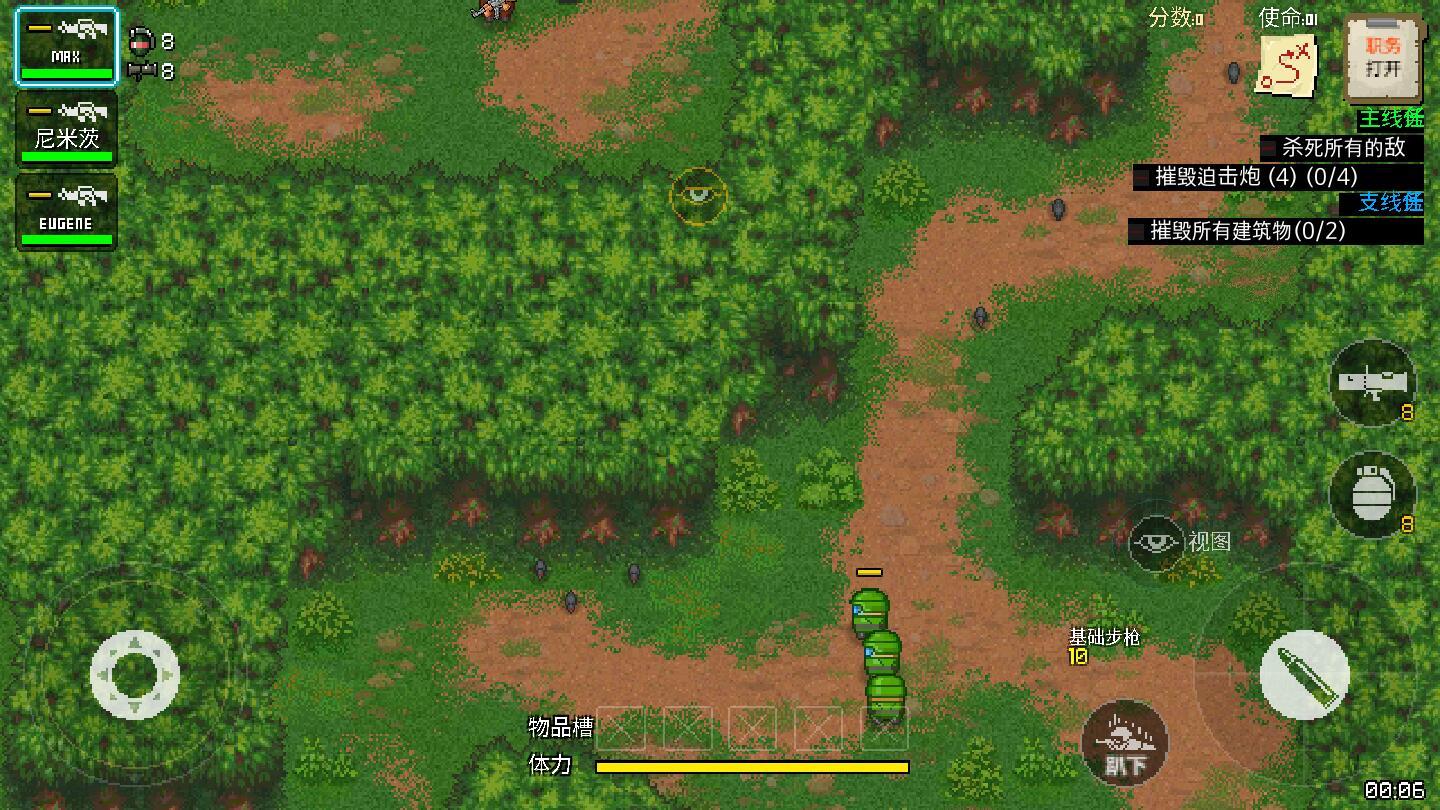Screen dimensions: 1440x810
Task: Select squad member 尼米茨
Action: point(66,127)
